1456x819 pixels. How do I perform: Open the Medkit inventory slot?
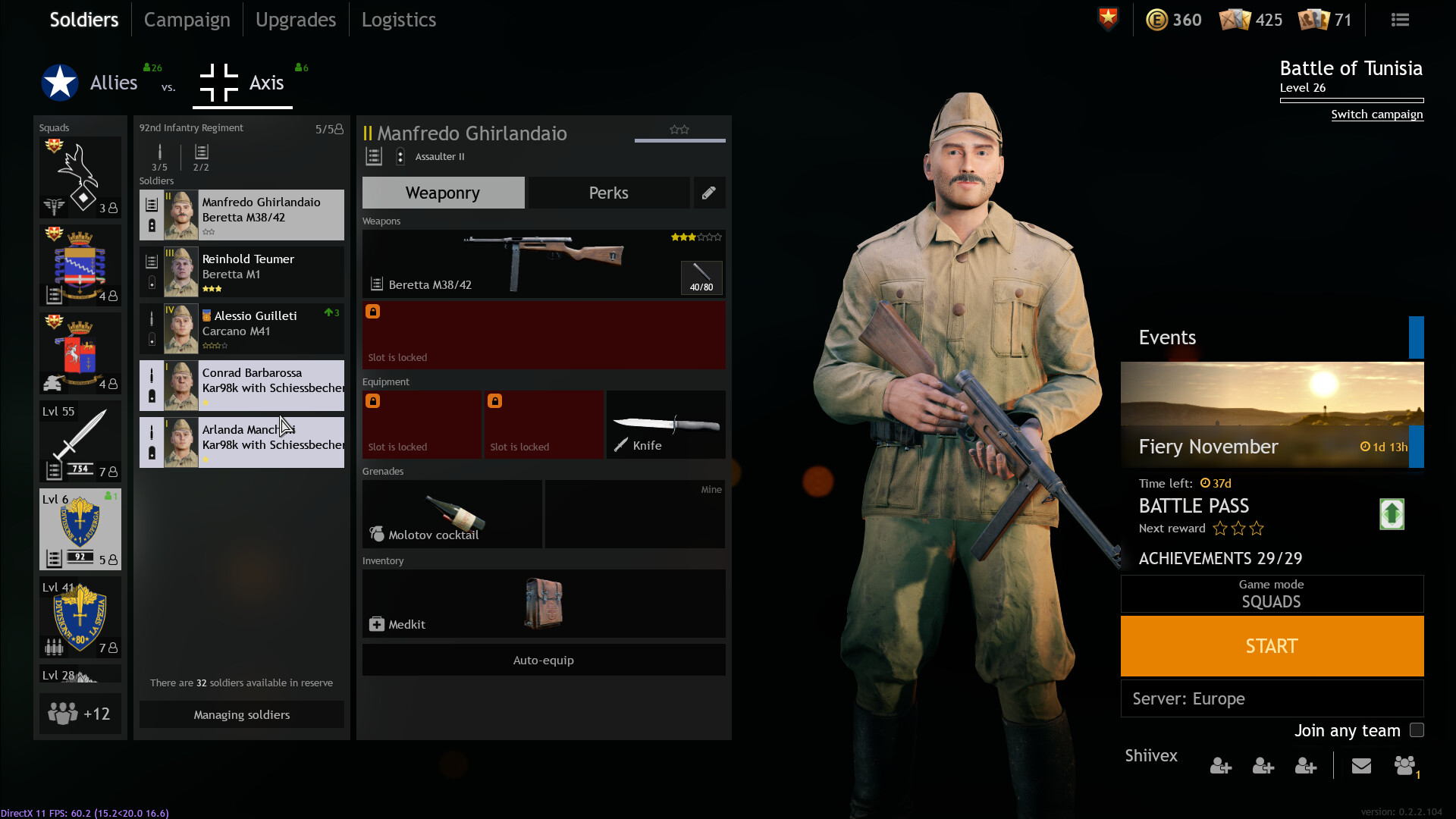[543, 604]
